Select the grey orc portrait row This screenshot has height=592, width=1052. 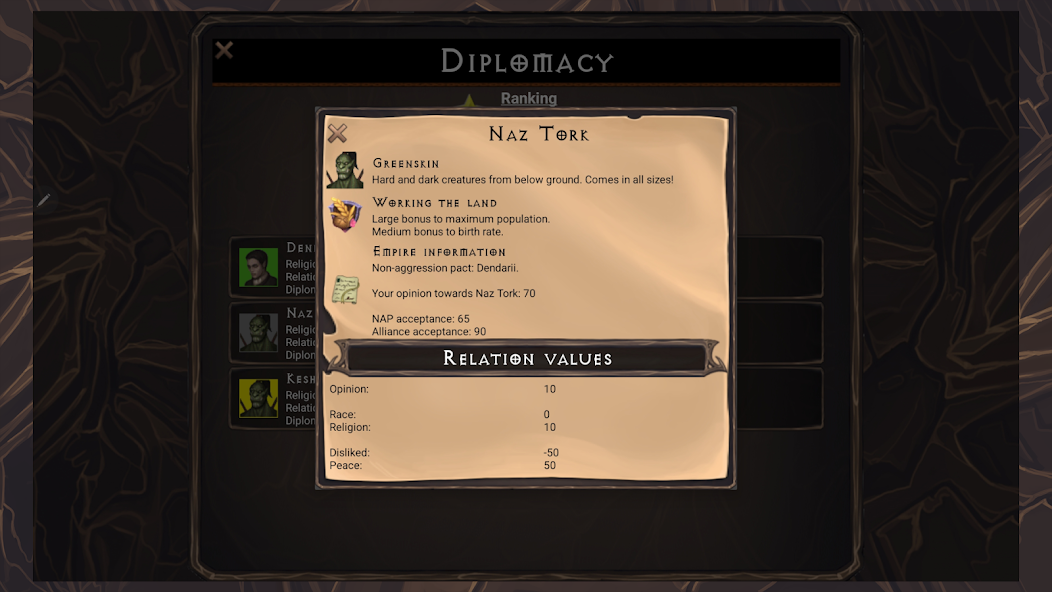(x=259, y=333)
